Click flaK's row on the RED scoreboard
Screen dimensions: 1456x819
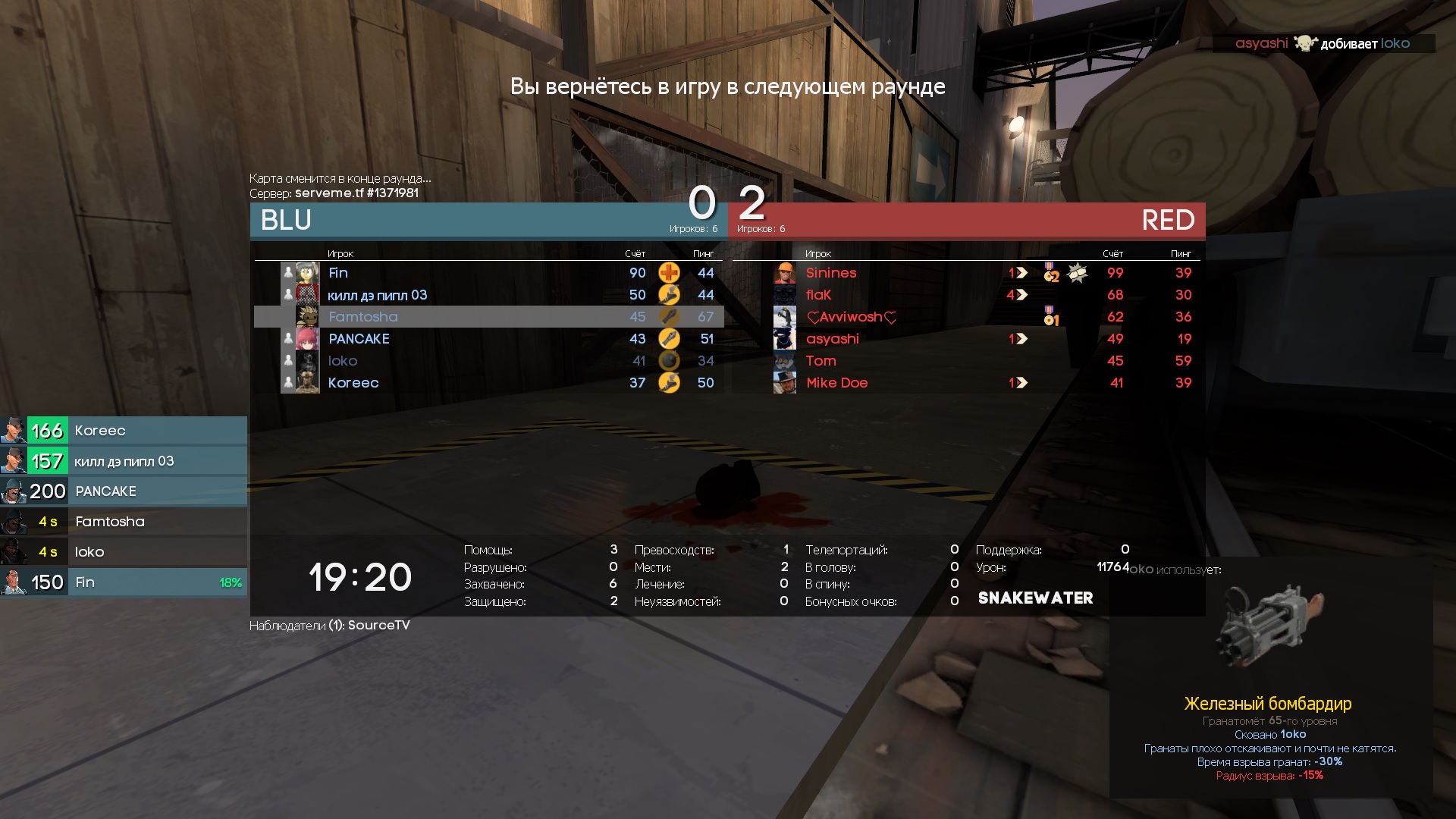click(x=818, y=295)
